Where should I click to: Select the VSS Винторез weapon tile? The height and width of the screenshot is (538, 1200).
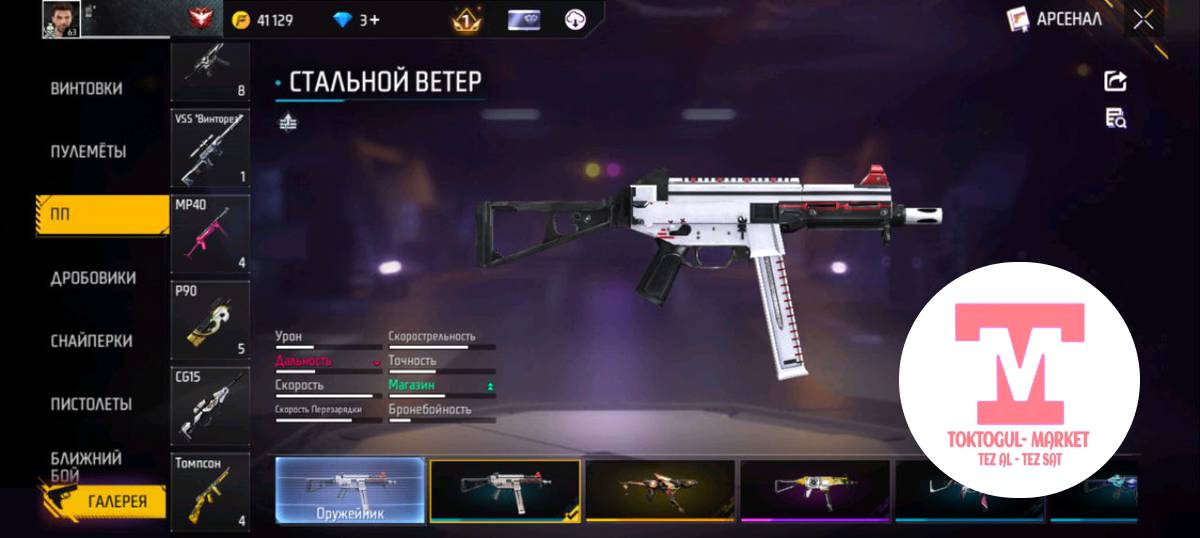[210, 149]
